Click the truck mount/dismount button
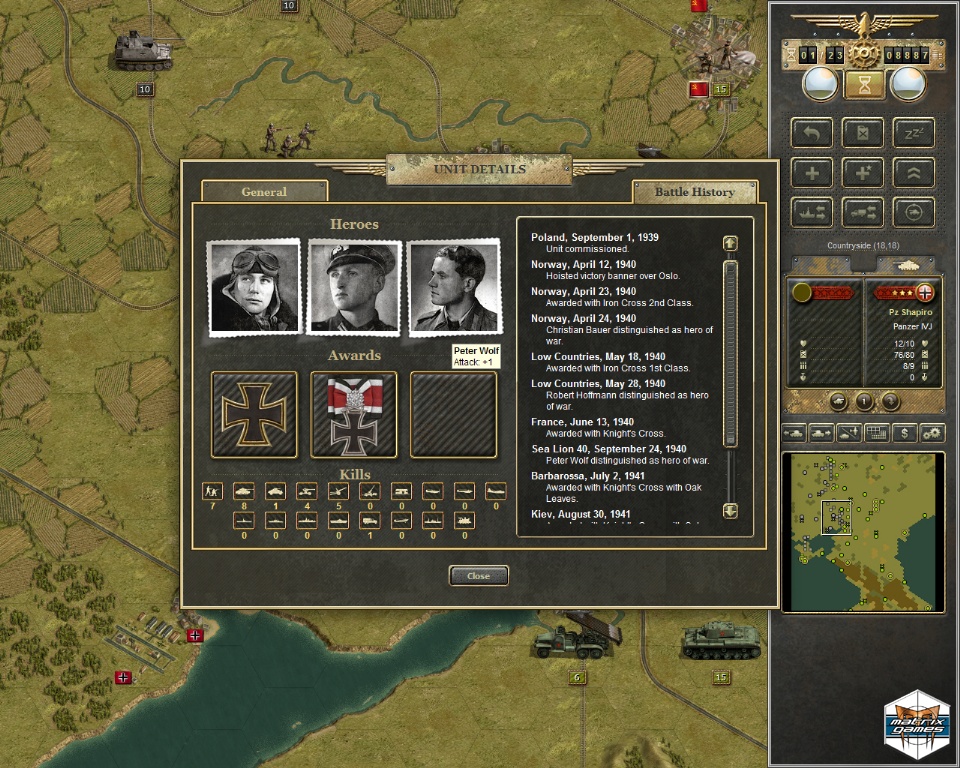This screenshot has width=960, height=768. [863, 211]
